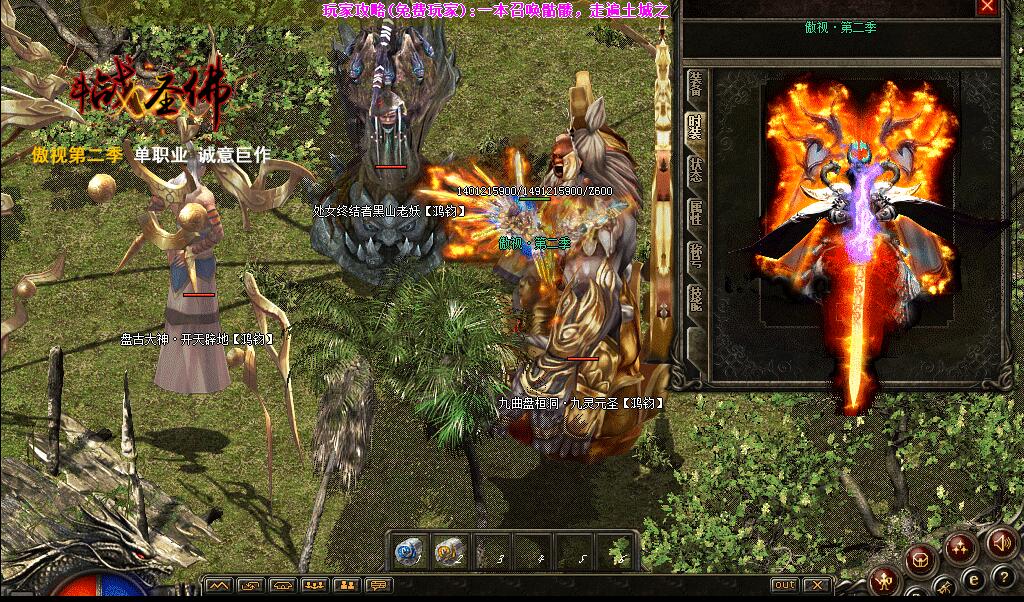Viewport: 1024px width, 602px height.
Task: Click the mountain peak icon button
Action: click(219, 585)
